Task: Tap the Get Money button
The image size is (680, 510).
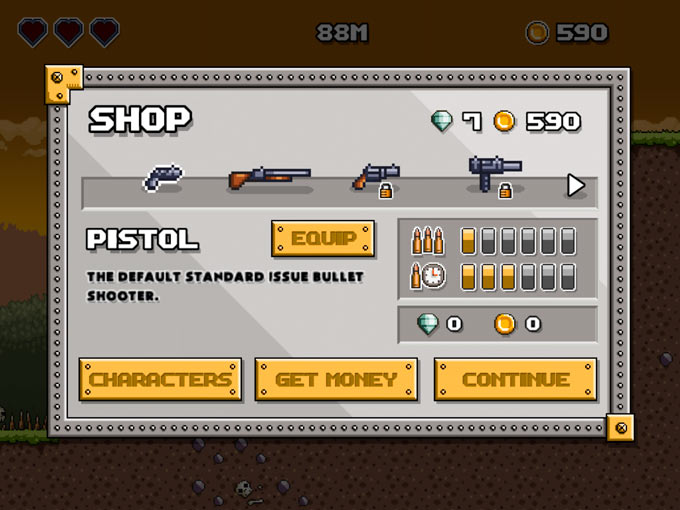Action: [336, 380]
